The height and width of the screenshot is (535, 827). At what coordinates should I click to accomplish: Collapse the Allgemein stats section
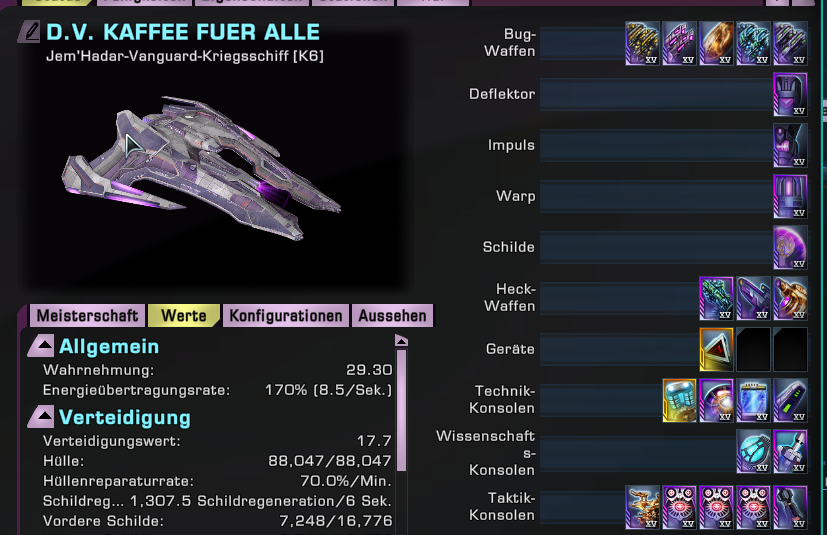[41, 347]
